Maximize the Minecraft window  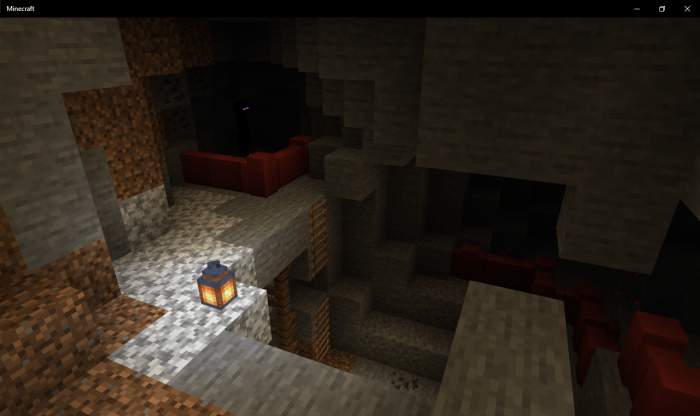tap(662, 8)
